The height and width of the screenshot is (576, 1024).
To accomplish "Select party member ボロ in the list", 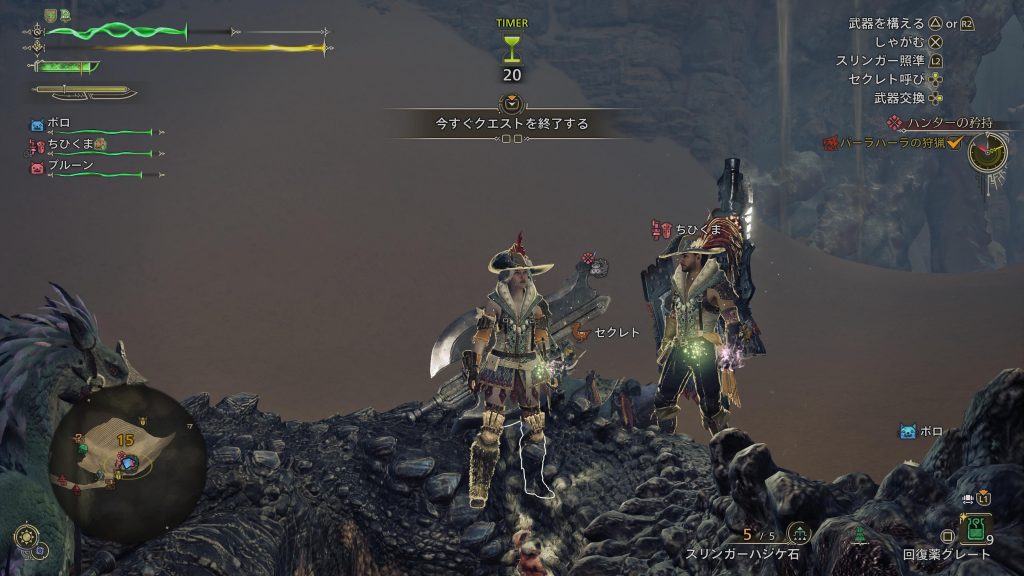I will tap(60, 124).
